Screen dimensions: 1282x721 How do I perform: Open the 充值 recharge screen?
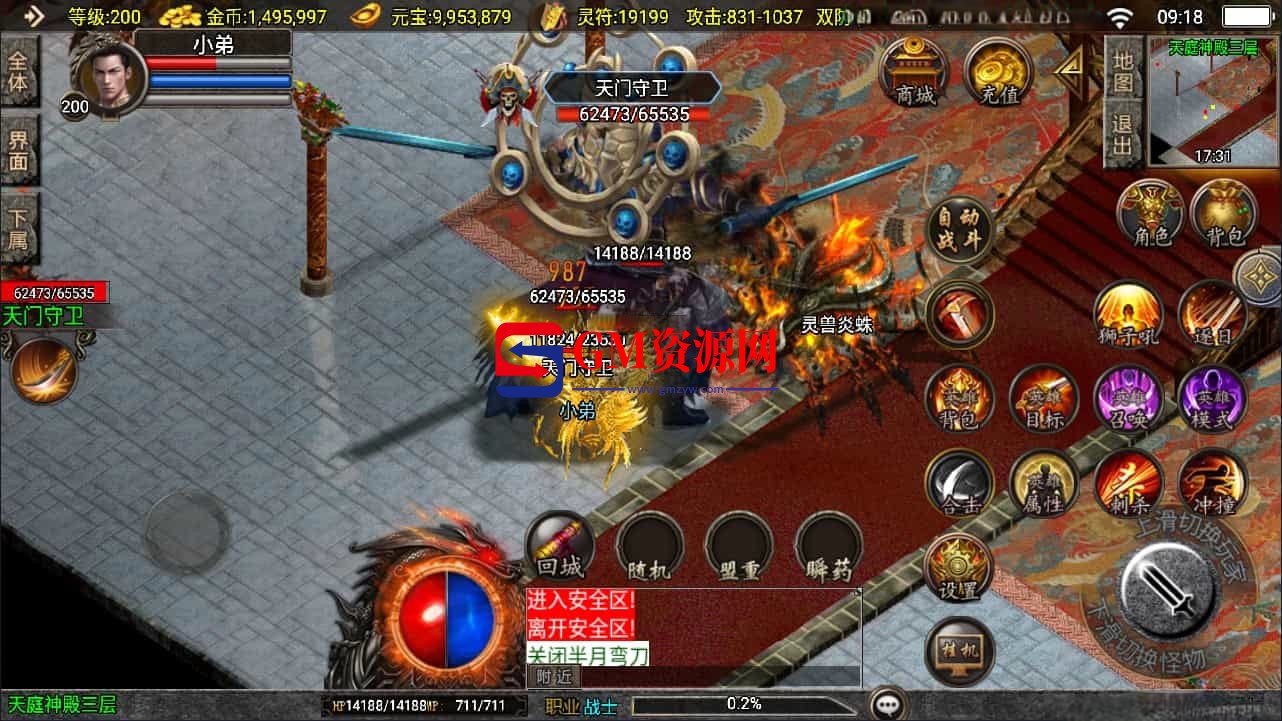point(999,72)
